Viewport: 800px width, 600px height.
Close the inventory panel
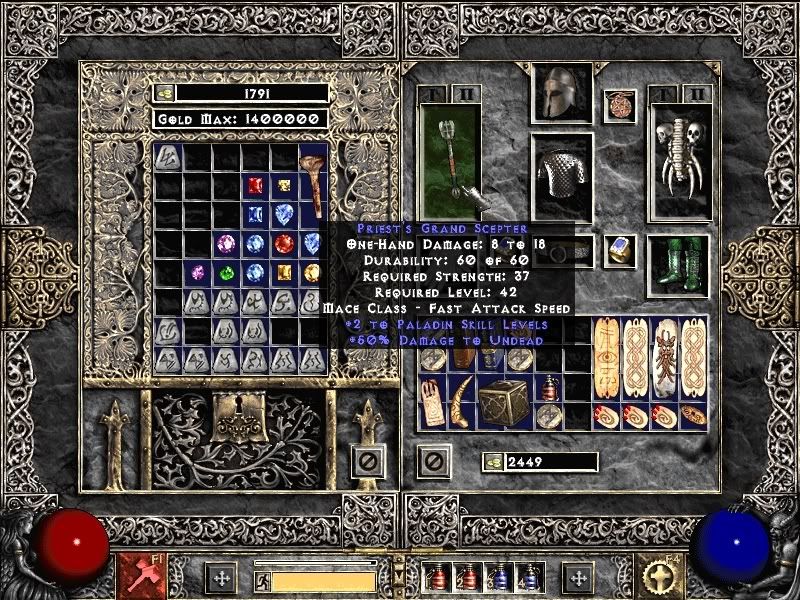pos(432,461)
